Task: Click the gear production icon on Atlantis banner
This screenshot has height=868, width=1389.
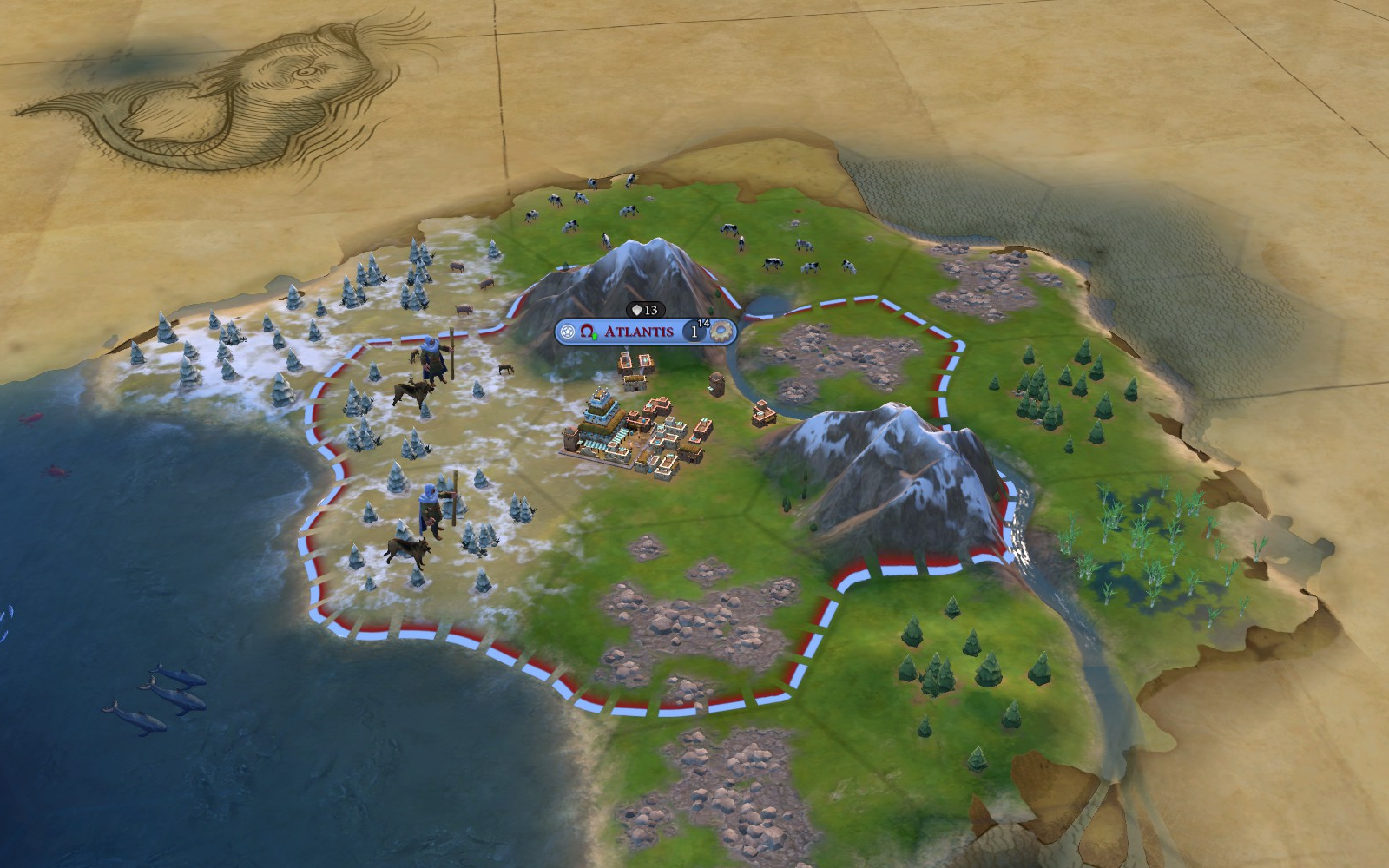Action: coord(721,332)
